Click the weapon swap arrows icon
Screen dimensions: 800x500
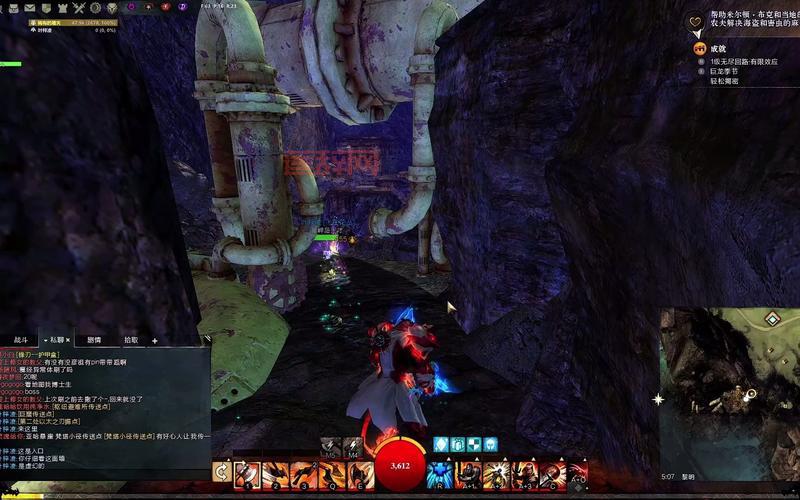pos(221,472)
